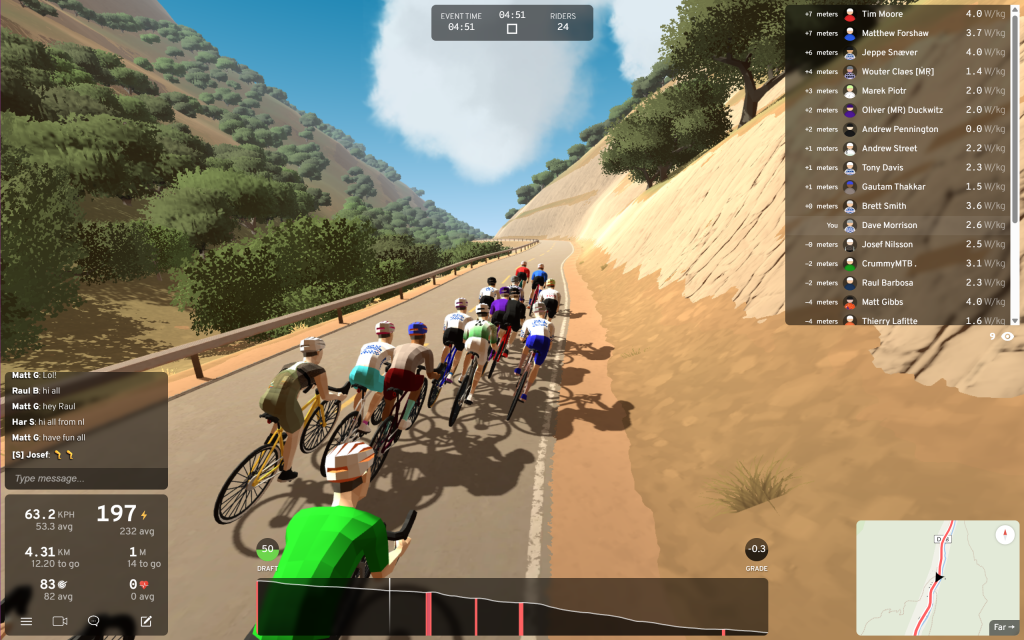Click the video camera icon
Screen dimensions: 1024x640
tap(60, 621)
